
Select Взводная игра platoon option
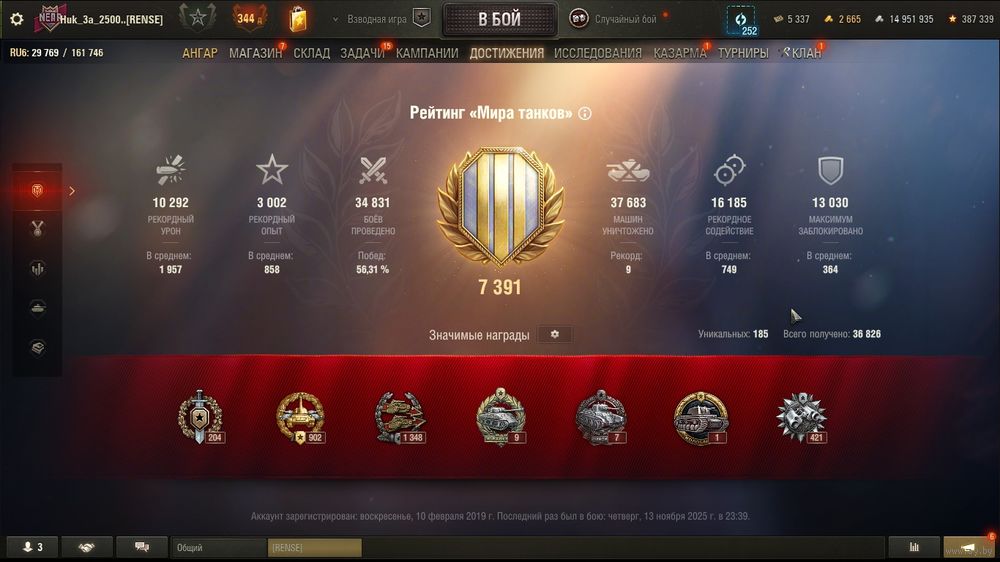388,19
